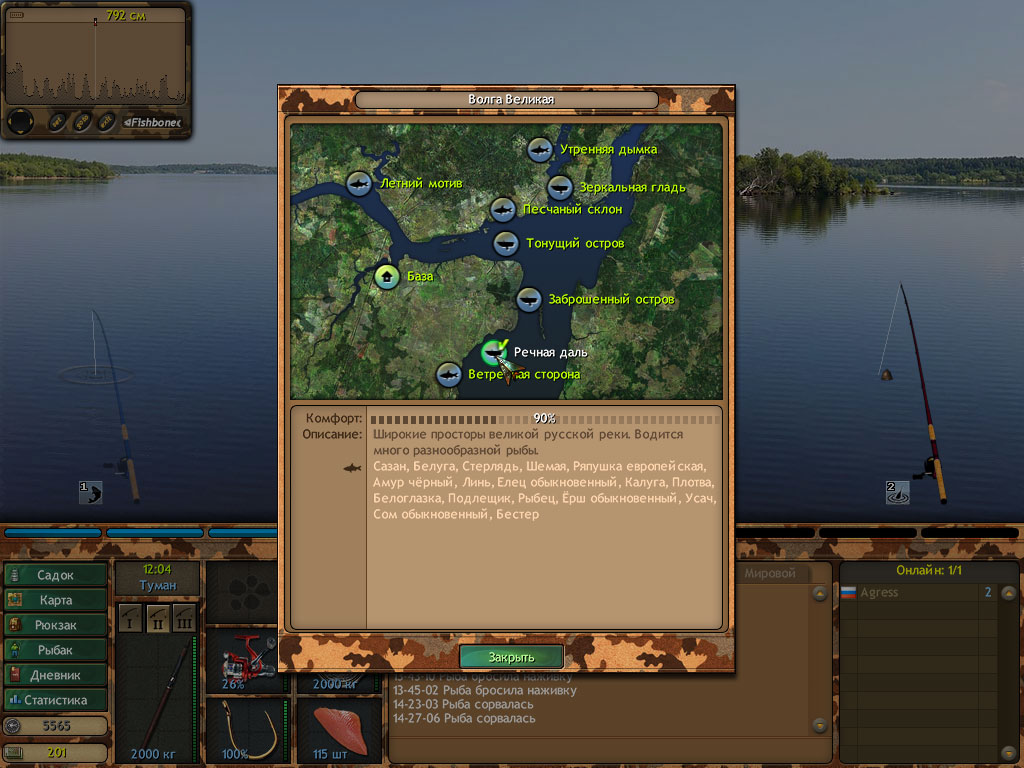View the Статистика statistics
Viewport: 1024px width, 768px height.
(x=56, y=700)
